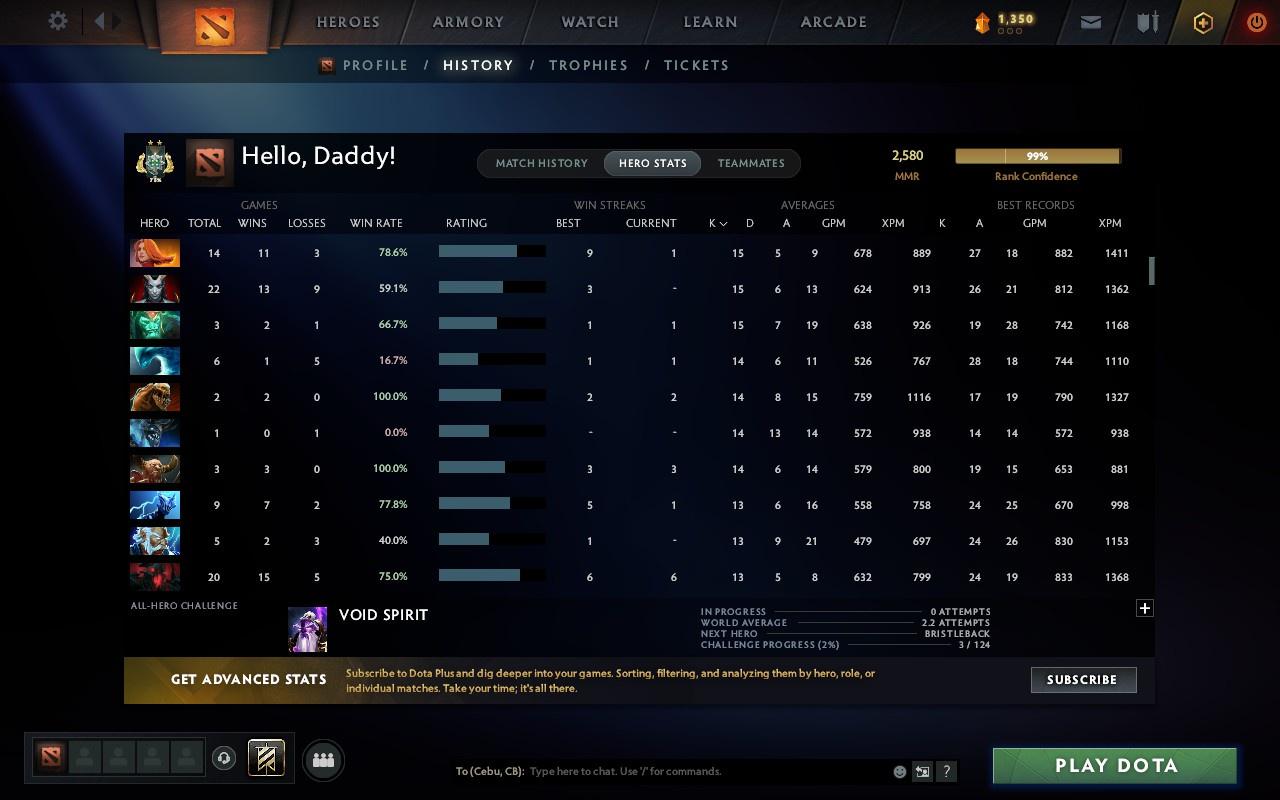Open the mail notifications icon
Viewport: 1280px width, 800px height.
coord(1090,21)
